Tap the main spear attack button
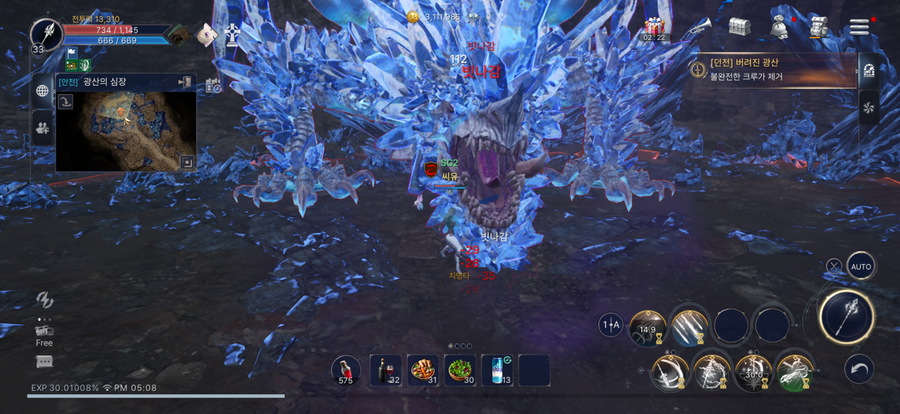Image resolution: width=900 pixels, height=414 pixels. coord(846,317)
